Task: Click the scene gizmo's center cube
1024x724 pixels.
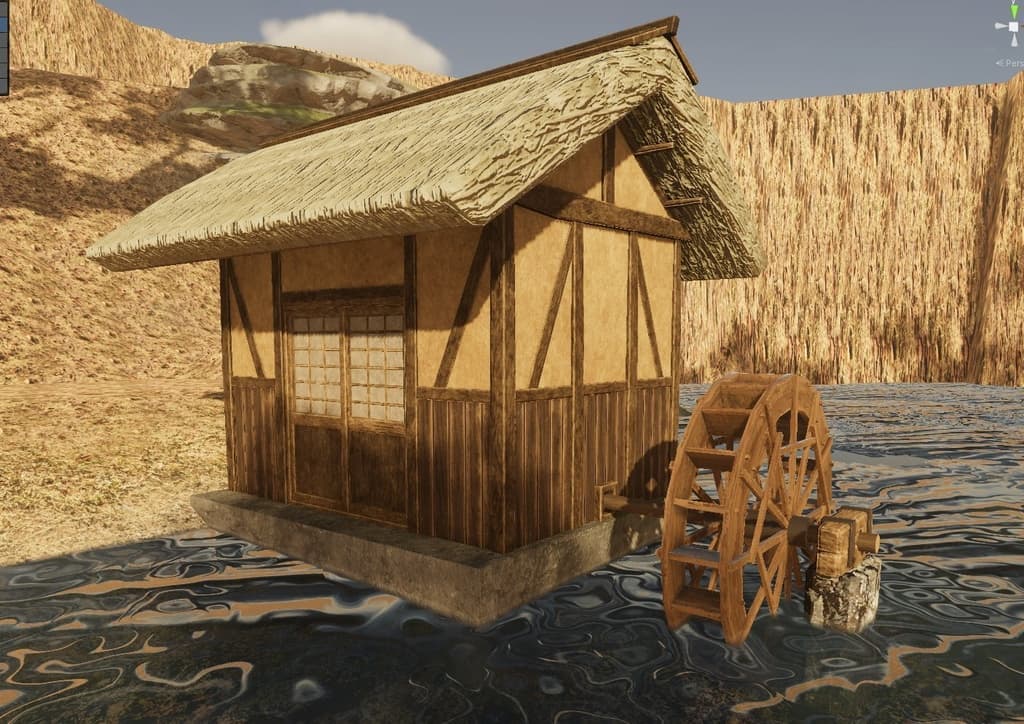Action: 1012,28
